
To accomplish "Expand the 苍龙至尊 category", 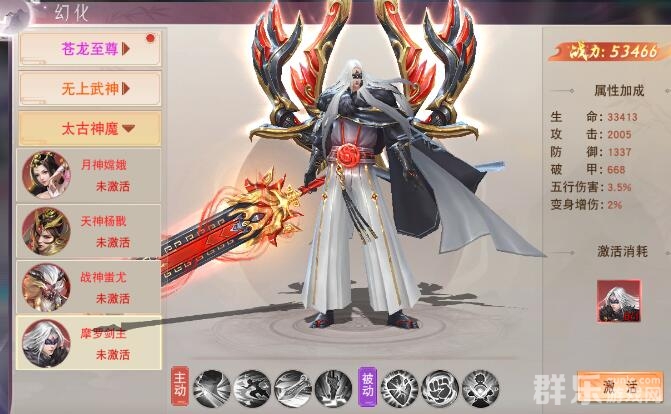I will click(x=89, y=49).
